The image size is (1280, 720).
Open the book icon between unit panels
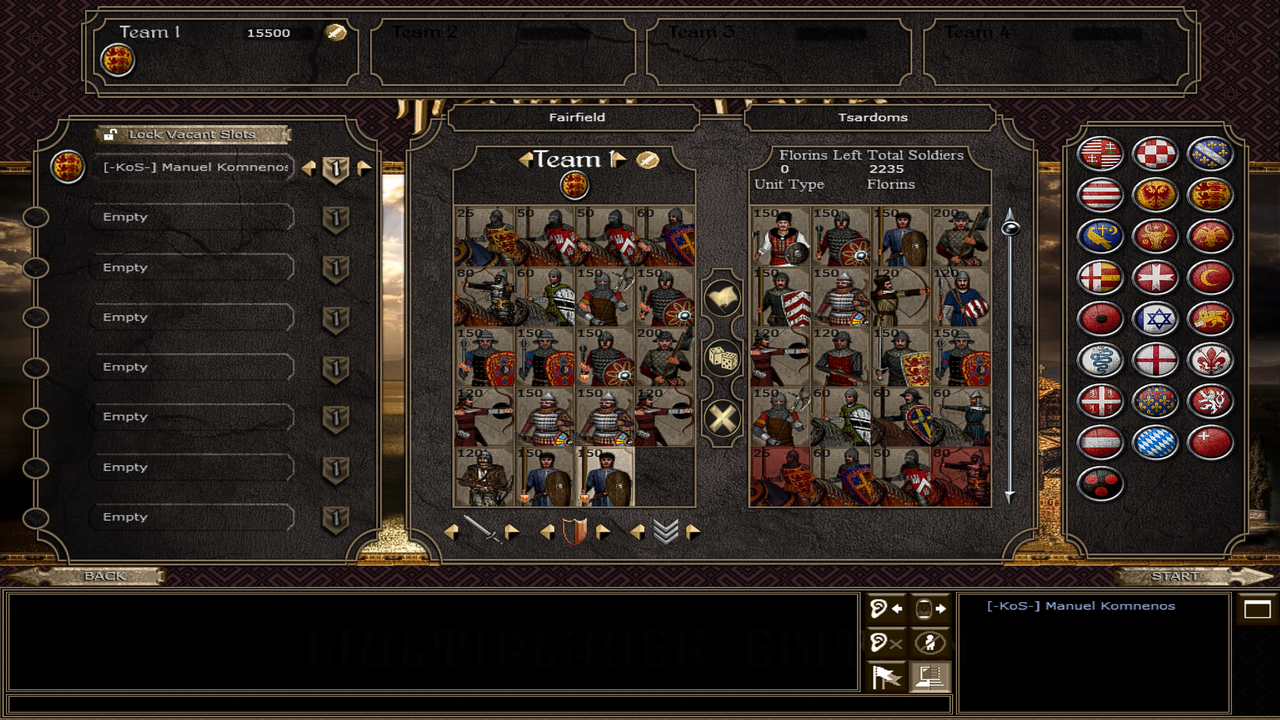click(x=722, y=297)
